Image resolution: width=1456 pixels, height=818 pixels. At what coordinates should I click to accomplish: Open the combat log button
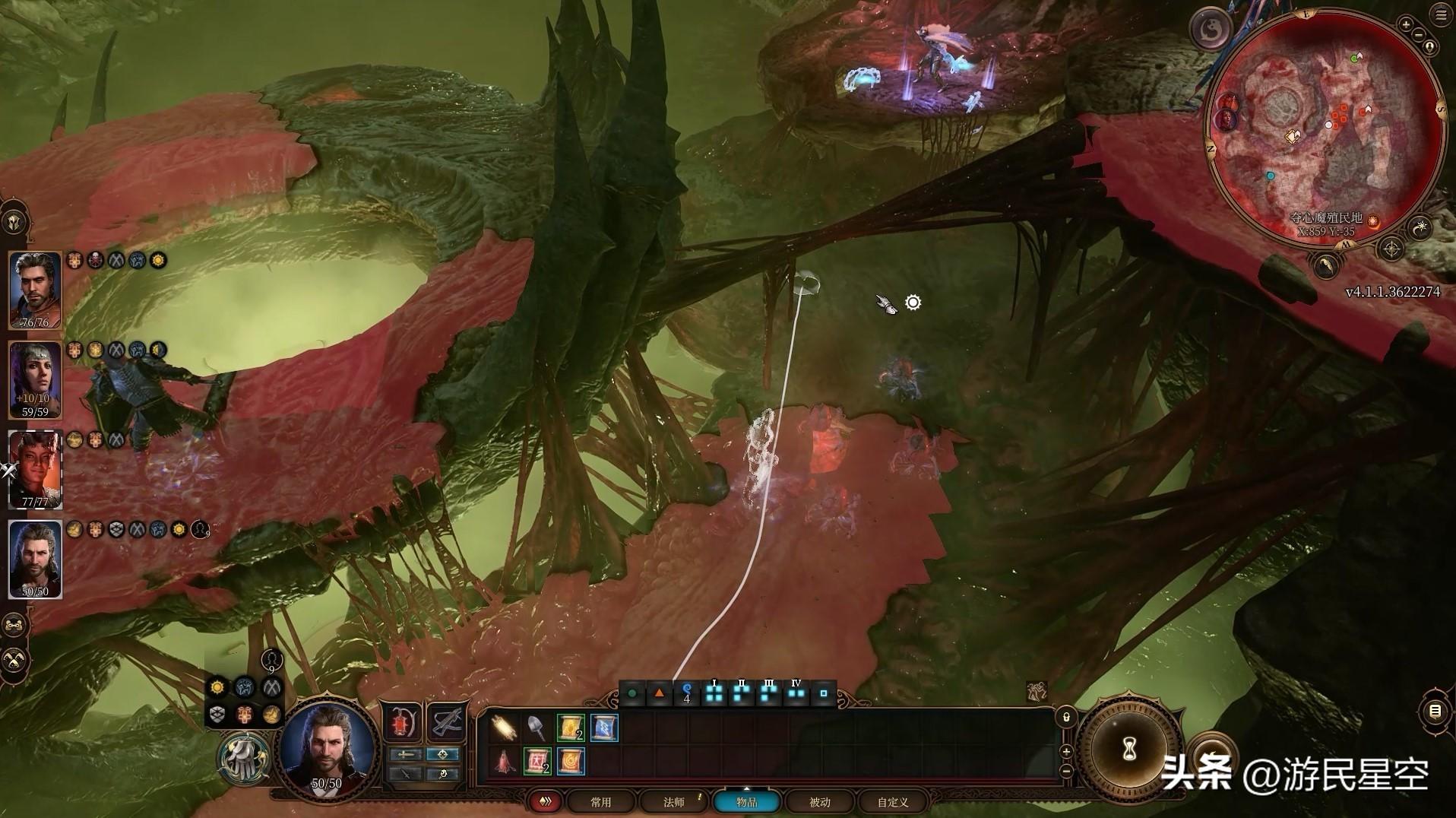pos(1435,712)
